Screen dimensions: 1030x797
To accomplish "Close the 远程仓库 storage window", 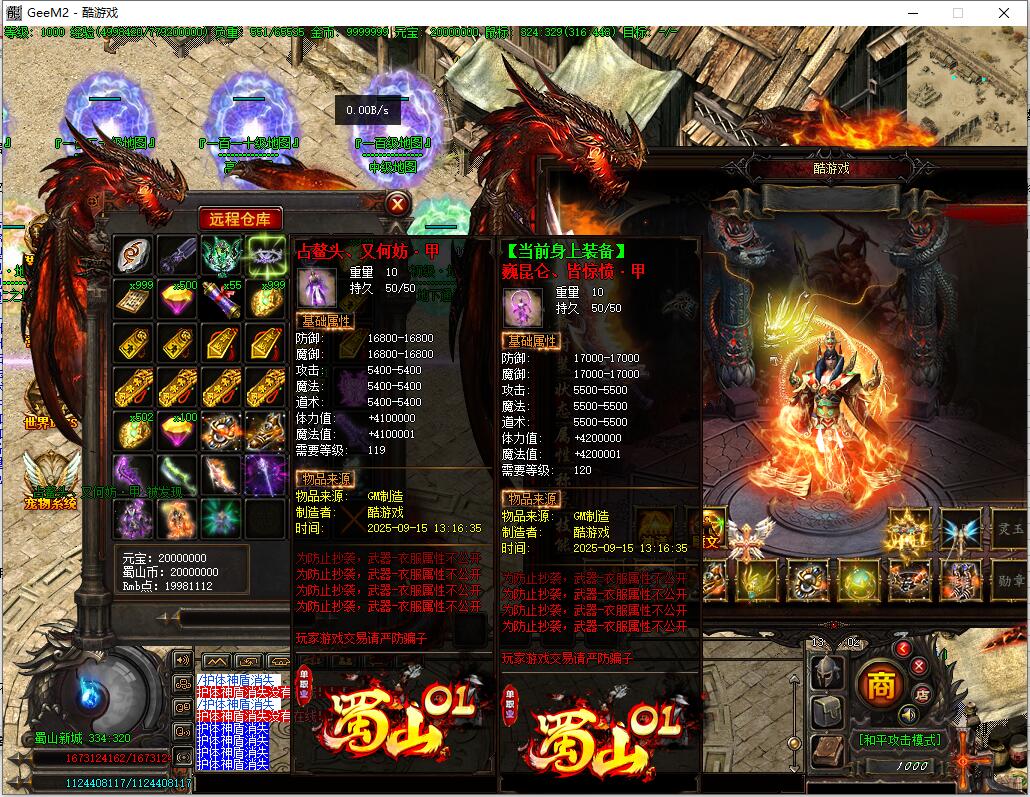I will tap(397, 204).
